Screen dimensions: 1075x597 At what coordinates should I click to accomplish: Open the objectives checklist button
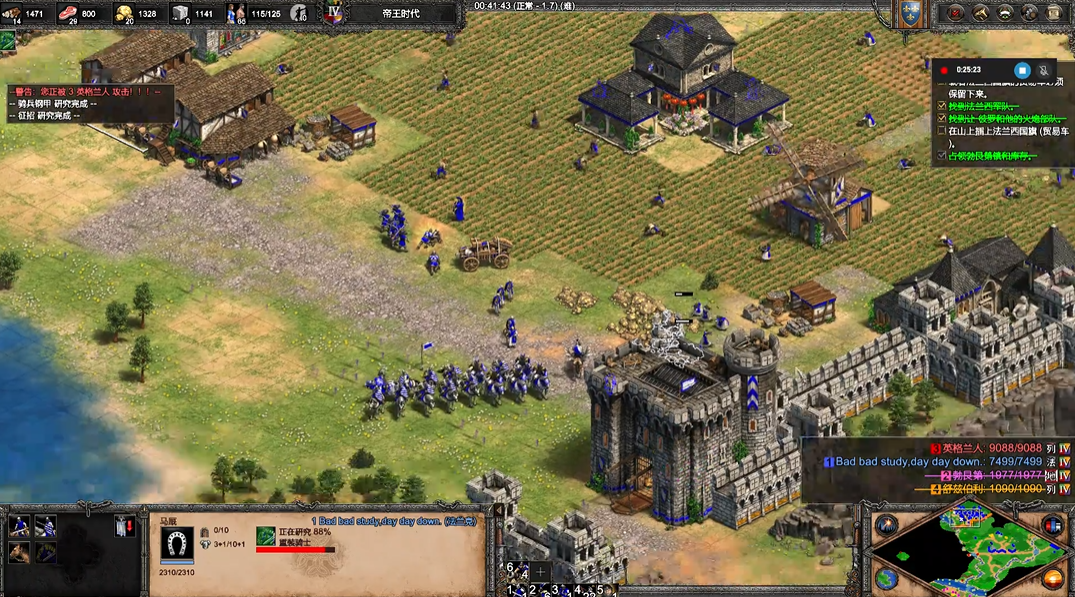(x=956, y=13)
